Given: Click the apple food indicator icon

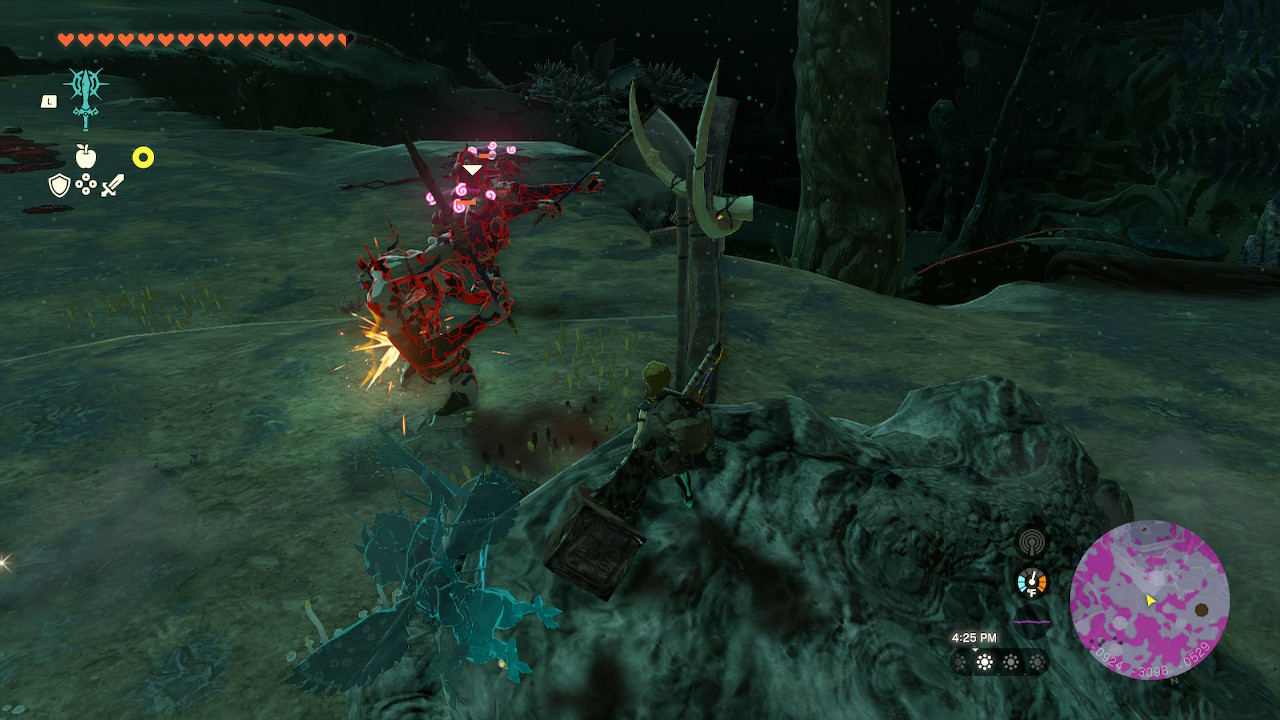Looking at the screenshot, I should 86,156.
